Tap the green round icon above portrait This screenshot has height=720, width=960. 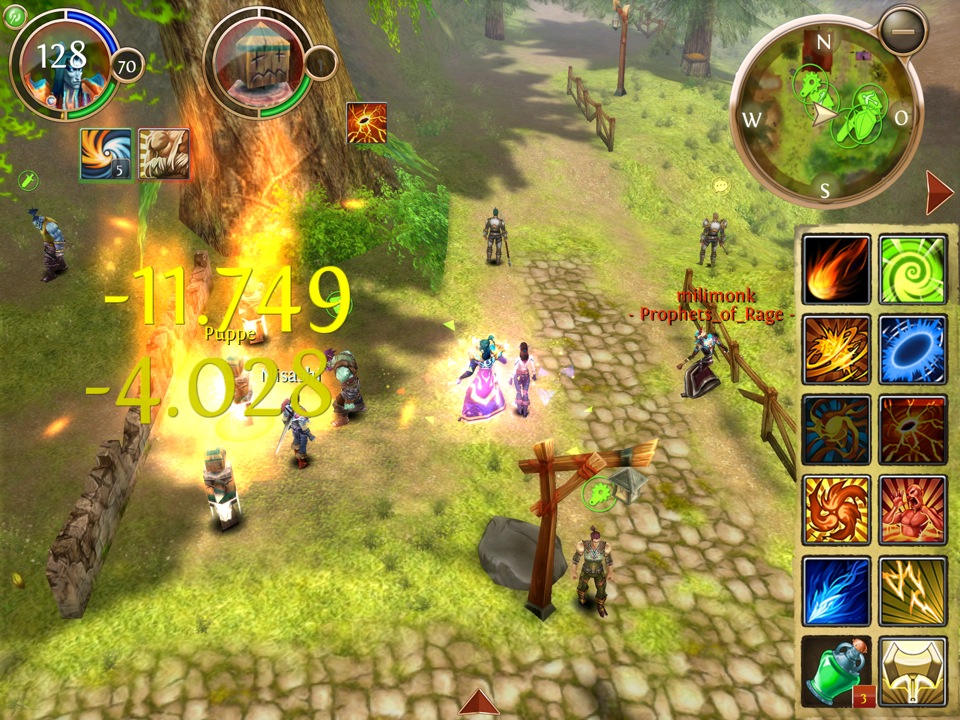click(x=14, y=15)
